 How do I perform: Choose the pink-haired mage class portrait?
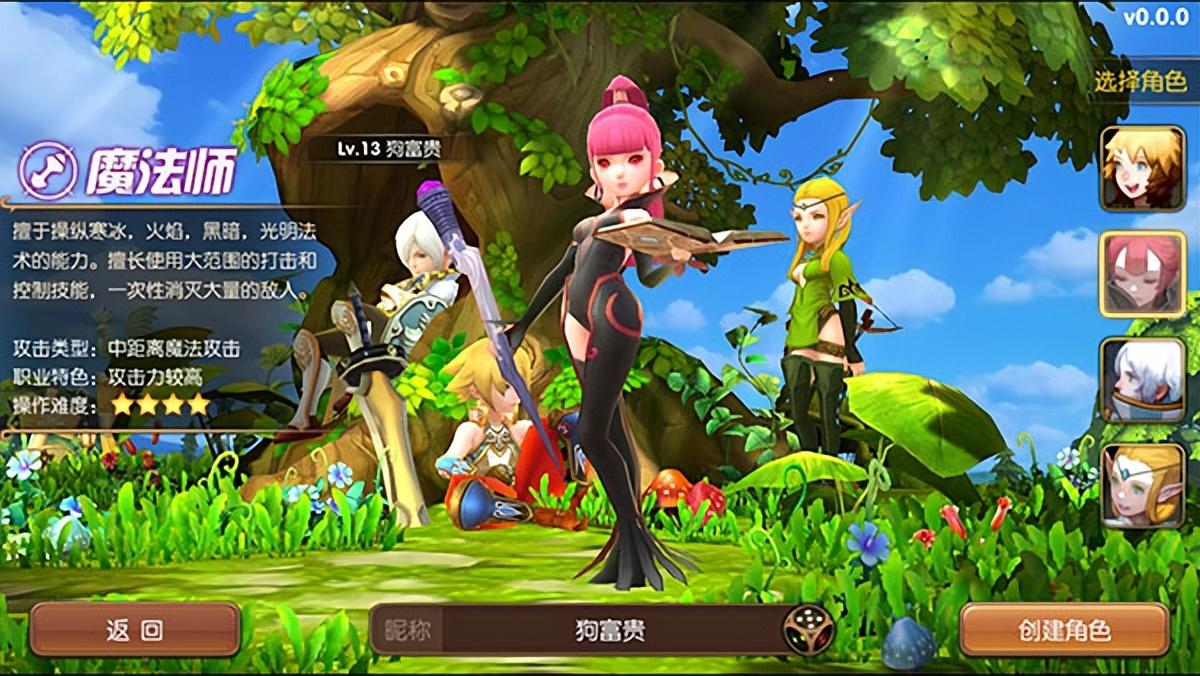tap(1142, 274)
